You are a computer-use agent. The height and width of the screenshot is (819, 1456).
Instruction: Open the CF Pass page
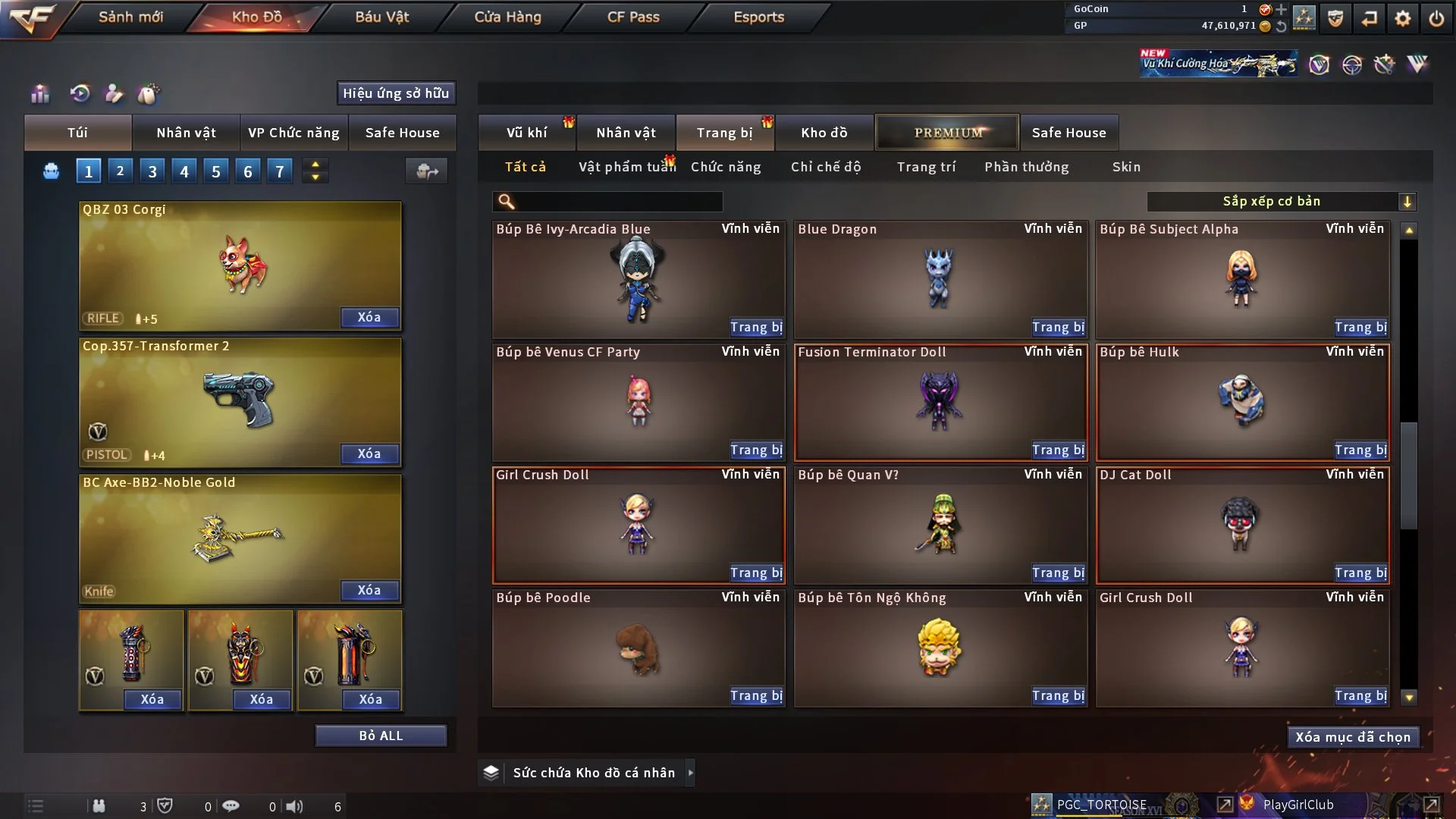pyautogui.click(x=633, y=17)
